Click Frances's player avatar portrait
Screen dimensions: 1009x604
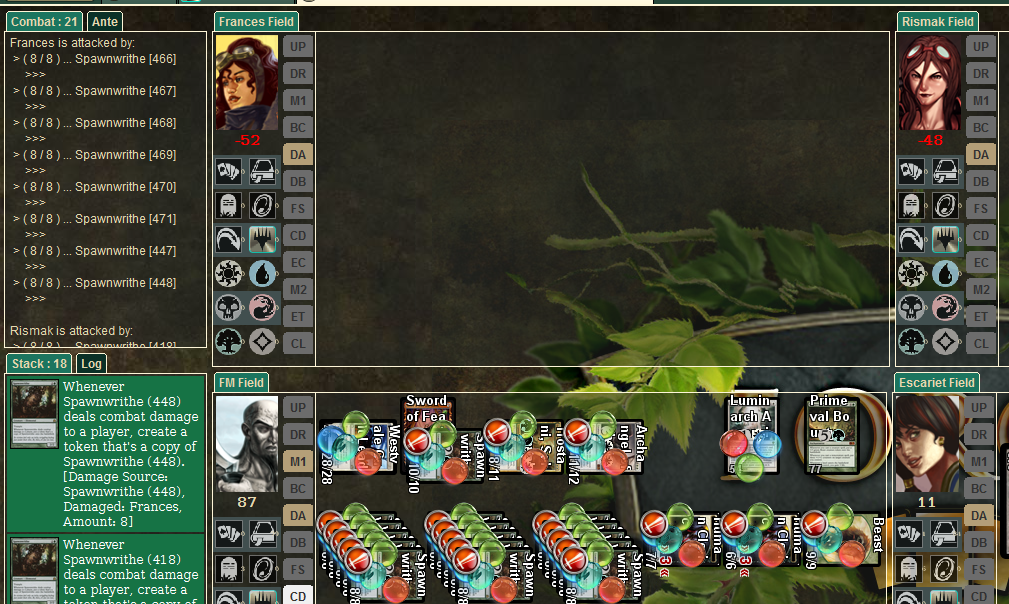coord(246,83)
